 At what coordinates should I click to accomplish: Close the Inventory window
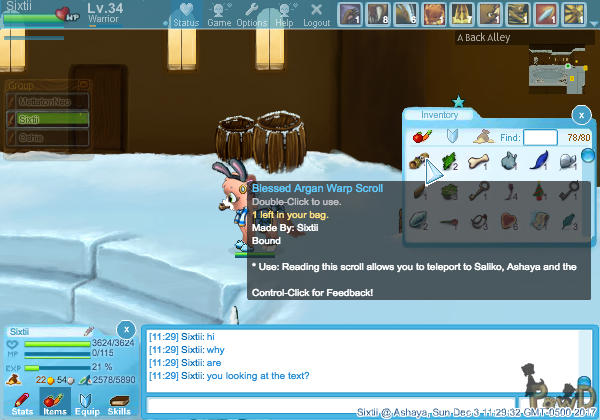580,115
